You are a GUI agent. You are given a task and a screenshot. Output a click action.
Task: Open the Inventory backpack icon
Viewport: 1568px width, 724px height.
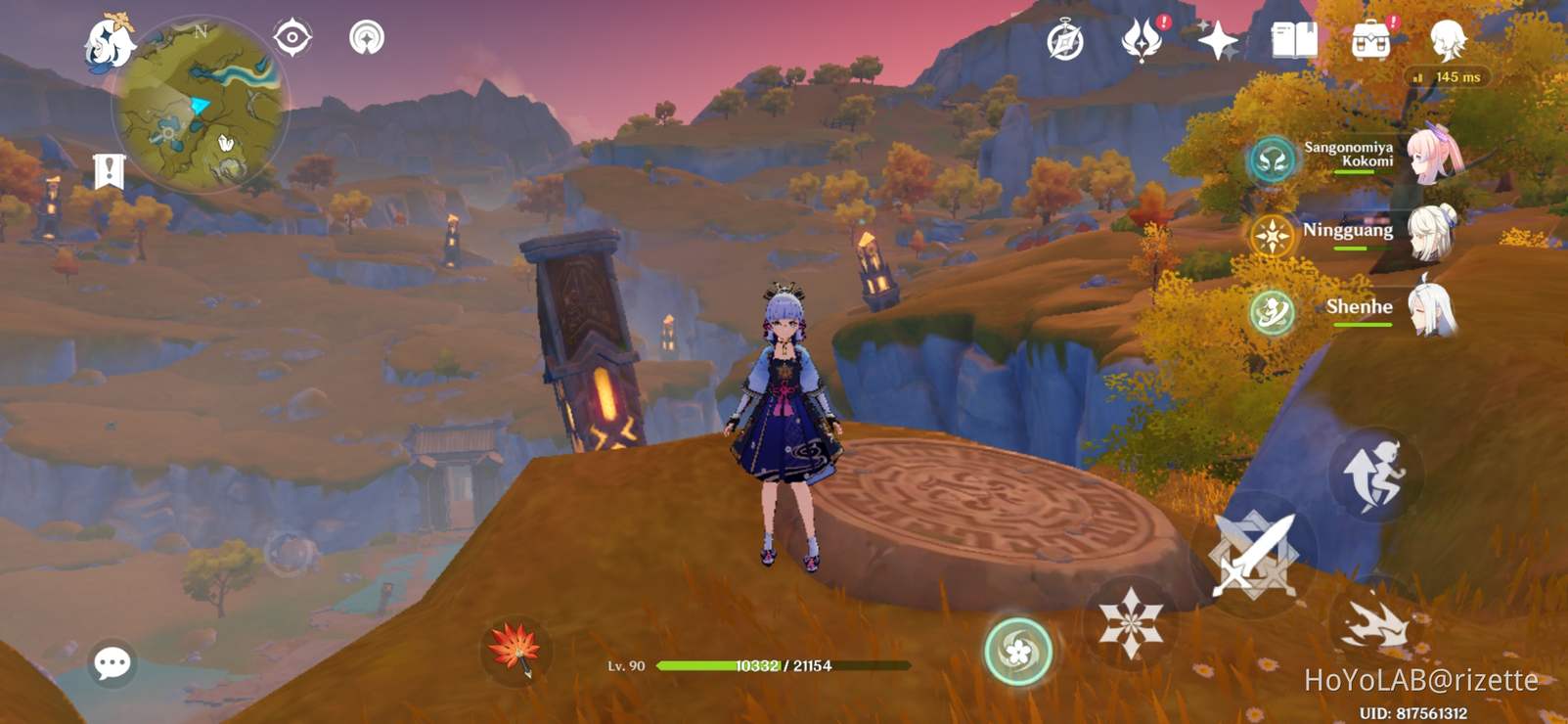[1373, 39]
